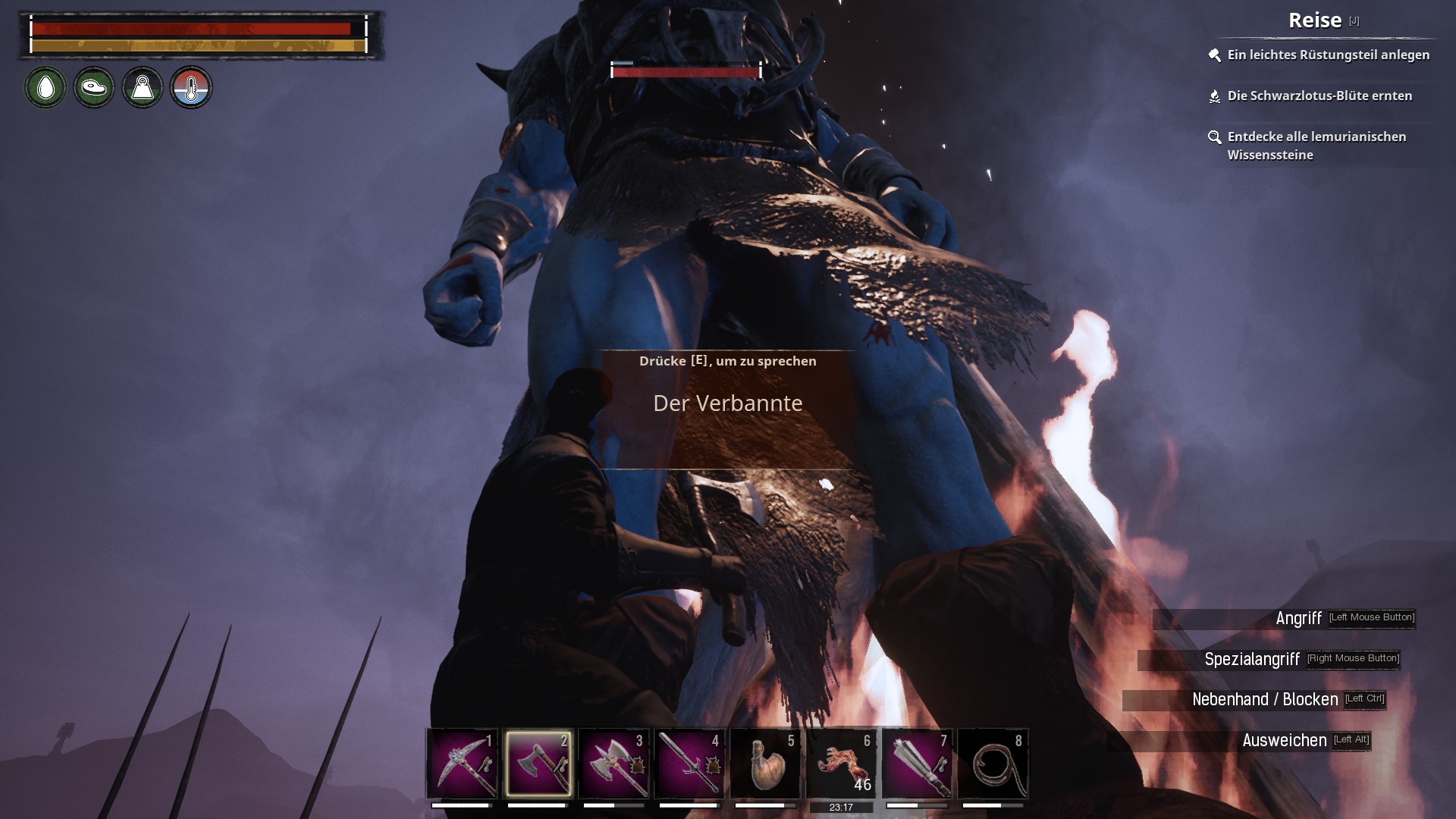The width and height of the screenshot is (1456, 819).
Task: Select the 'Die Schwarzlotus-Blüte ernten' objective
Action: click(1319, 96)
